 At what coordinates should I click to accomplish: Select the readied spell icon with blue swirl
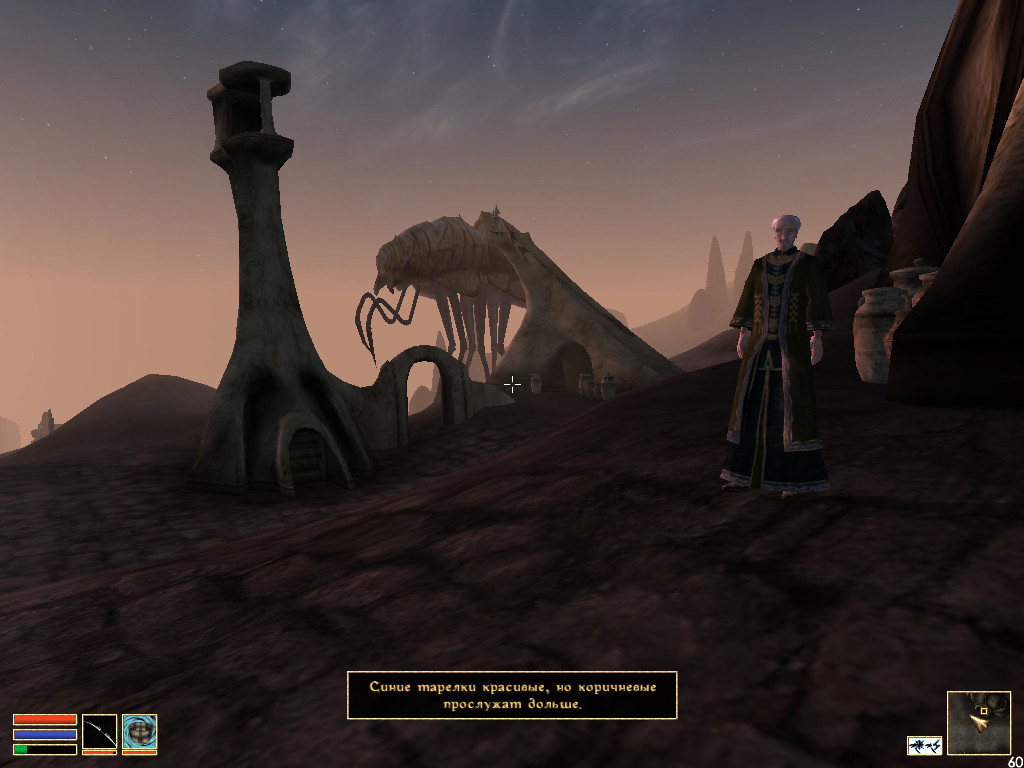(139, 732)
